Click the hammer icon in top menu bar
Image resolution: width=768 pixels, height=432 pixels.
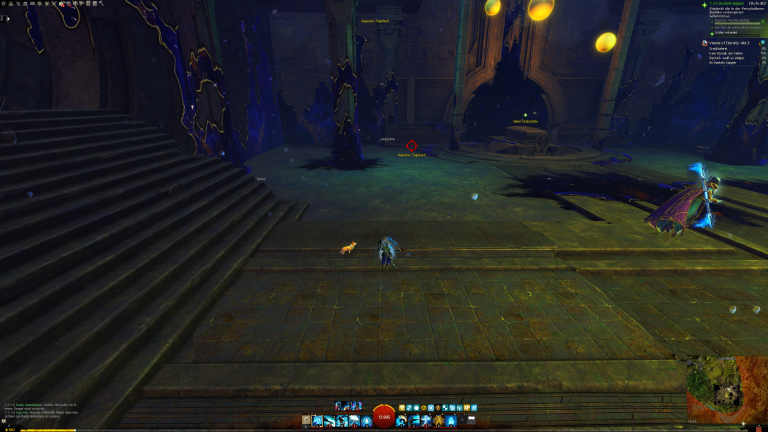pos(102,3)
